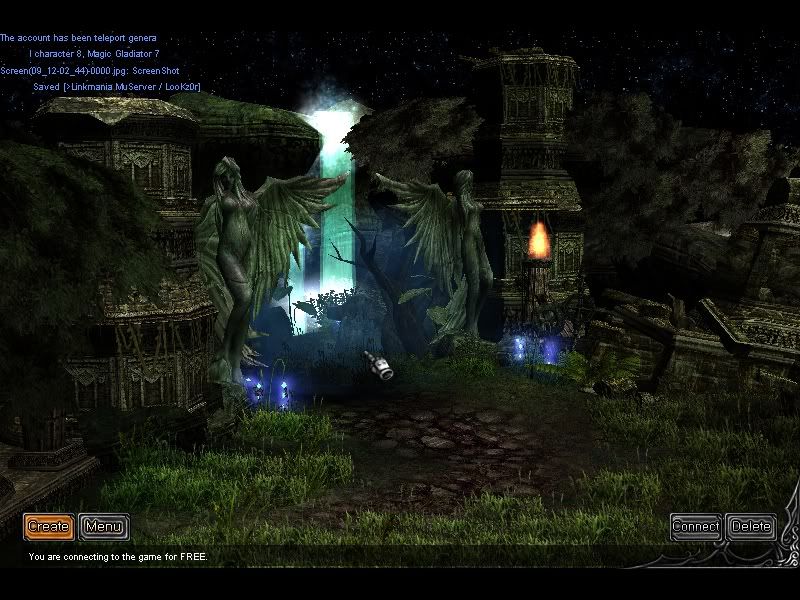Hit Connect to enter the game
The width and height of the screenshot is (800, 600).
point(696,526)
